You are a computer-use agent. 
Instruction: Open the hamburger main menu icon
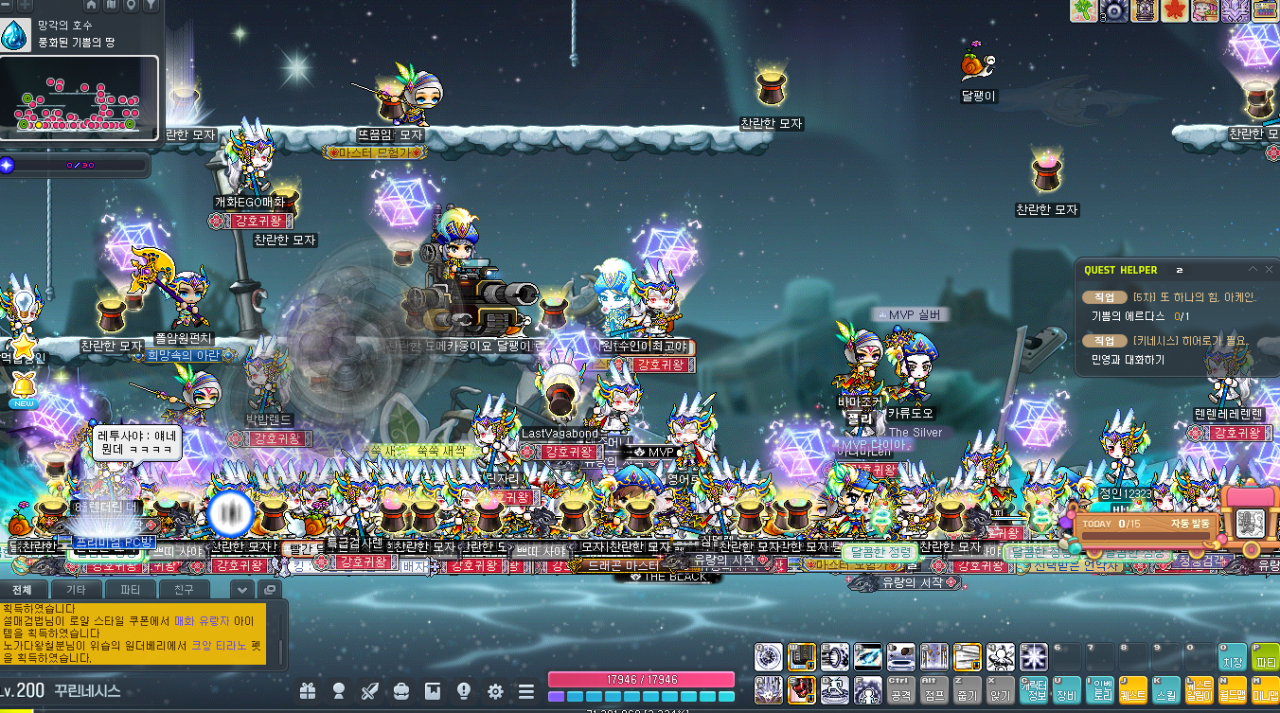point(526,691)
